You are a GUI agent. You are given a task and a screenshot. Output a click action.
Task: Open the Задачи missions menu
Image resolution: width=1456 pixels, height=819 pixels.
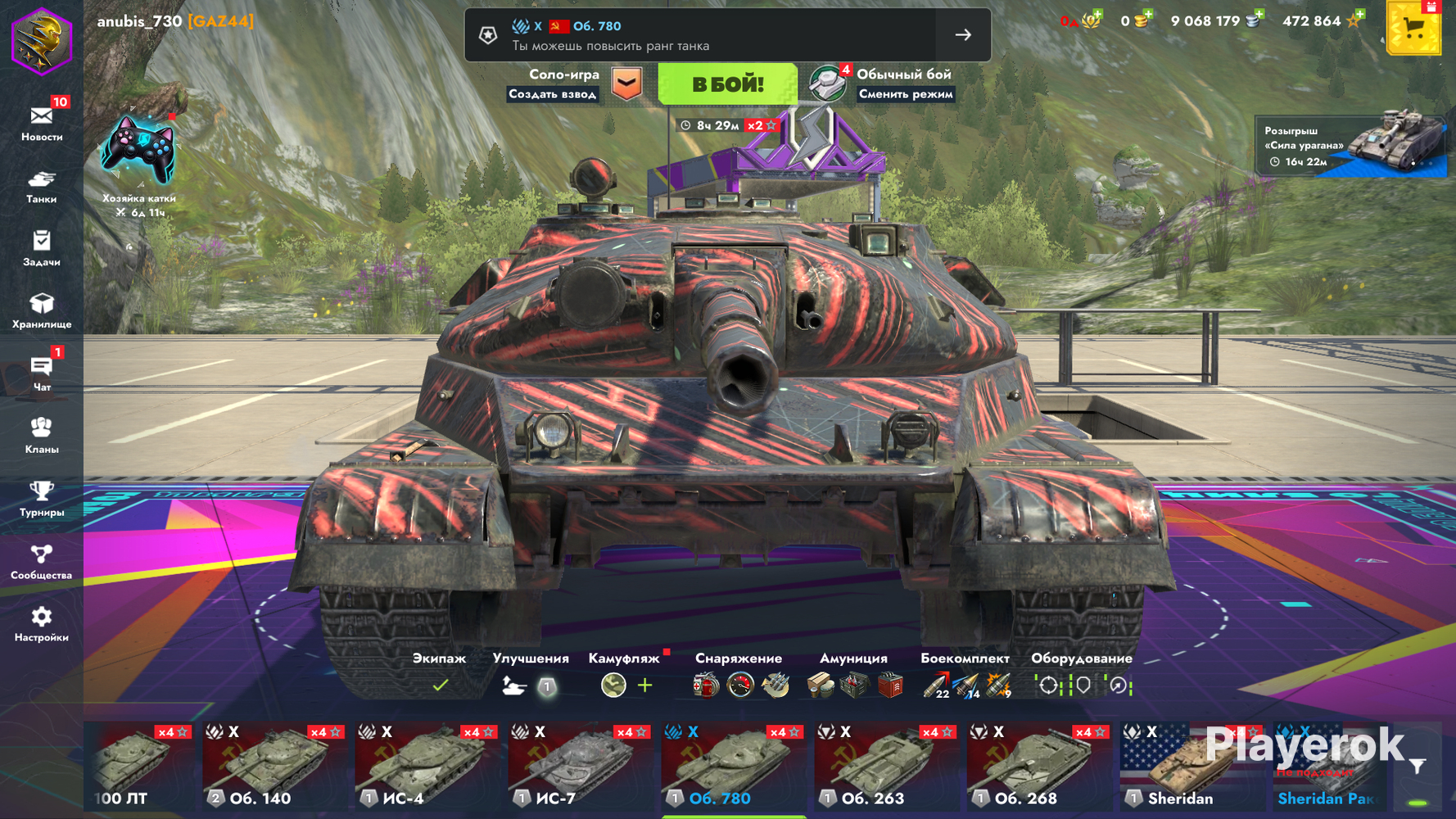[42, 248]
